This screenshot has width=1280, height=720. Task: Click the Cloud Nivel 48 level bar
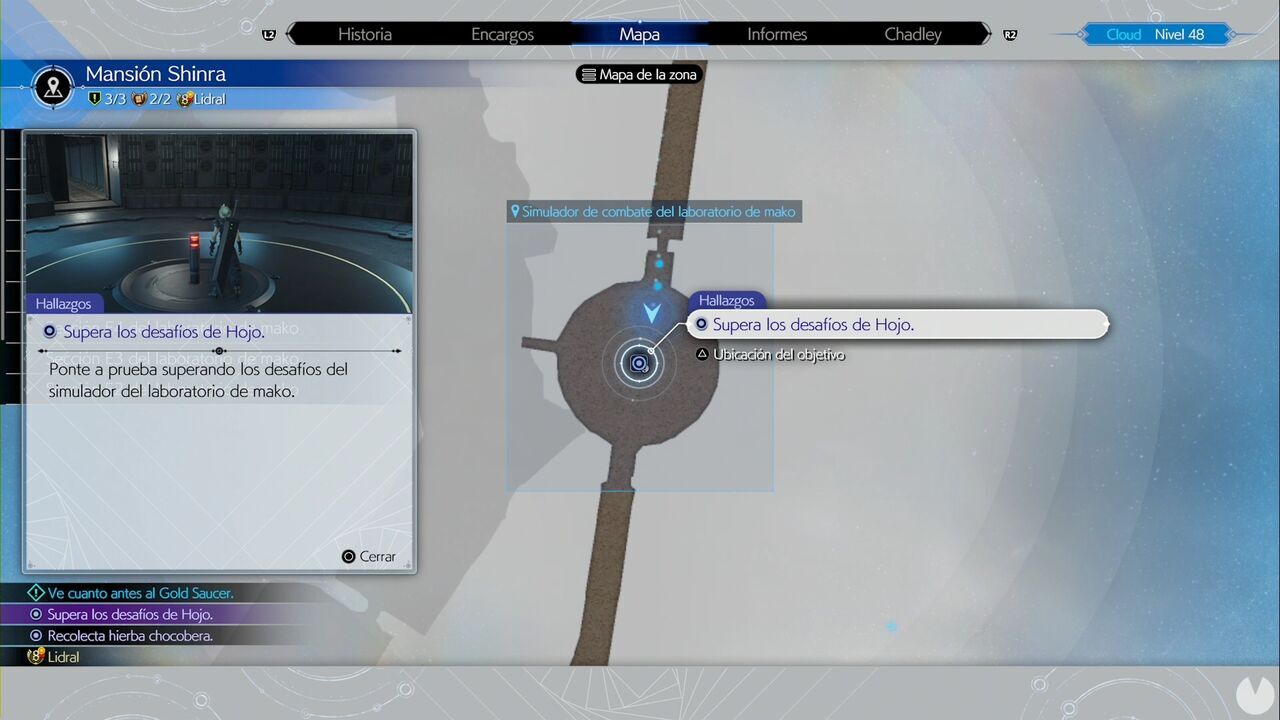click(1157, 34)
